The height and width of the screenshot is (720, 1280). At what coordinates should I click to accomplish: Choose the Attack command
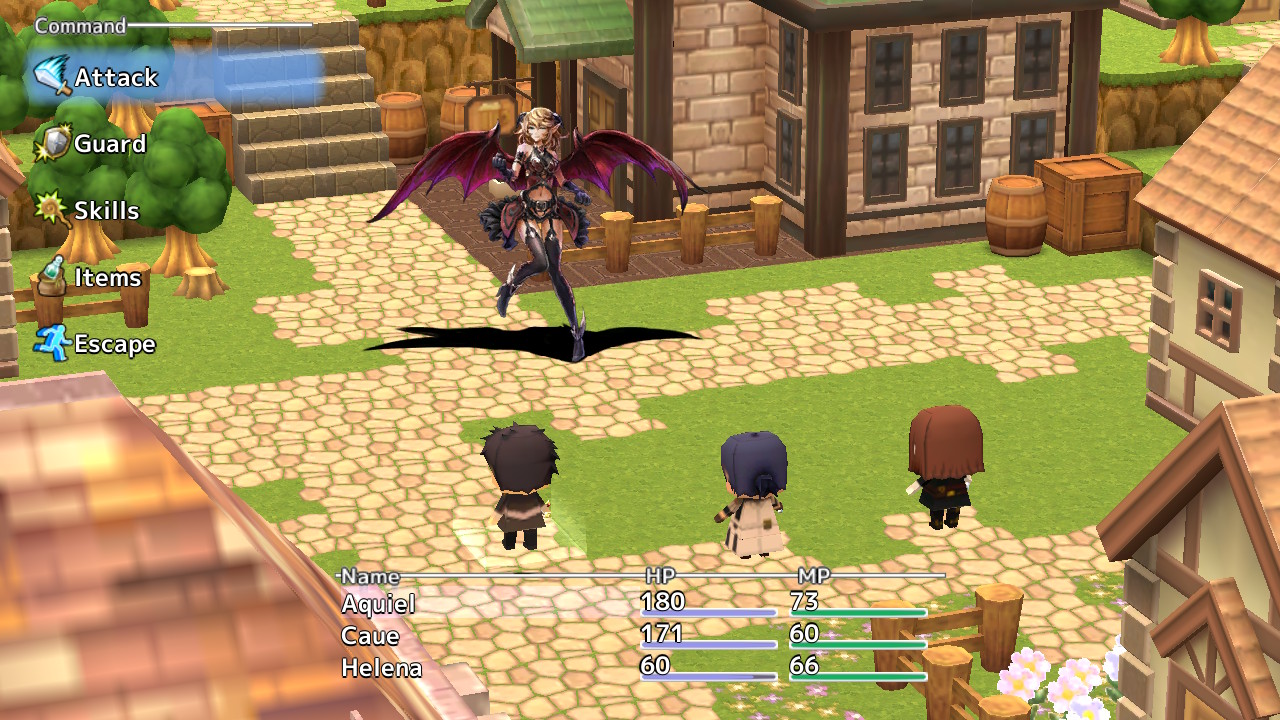tap(115, 76)
